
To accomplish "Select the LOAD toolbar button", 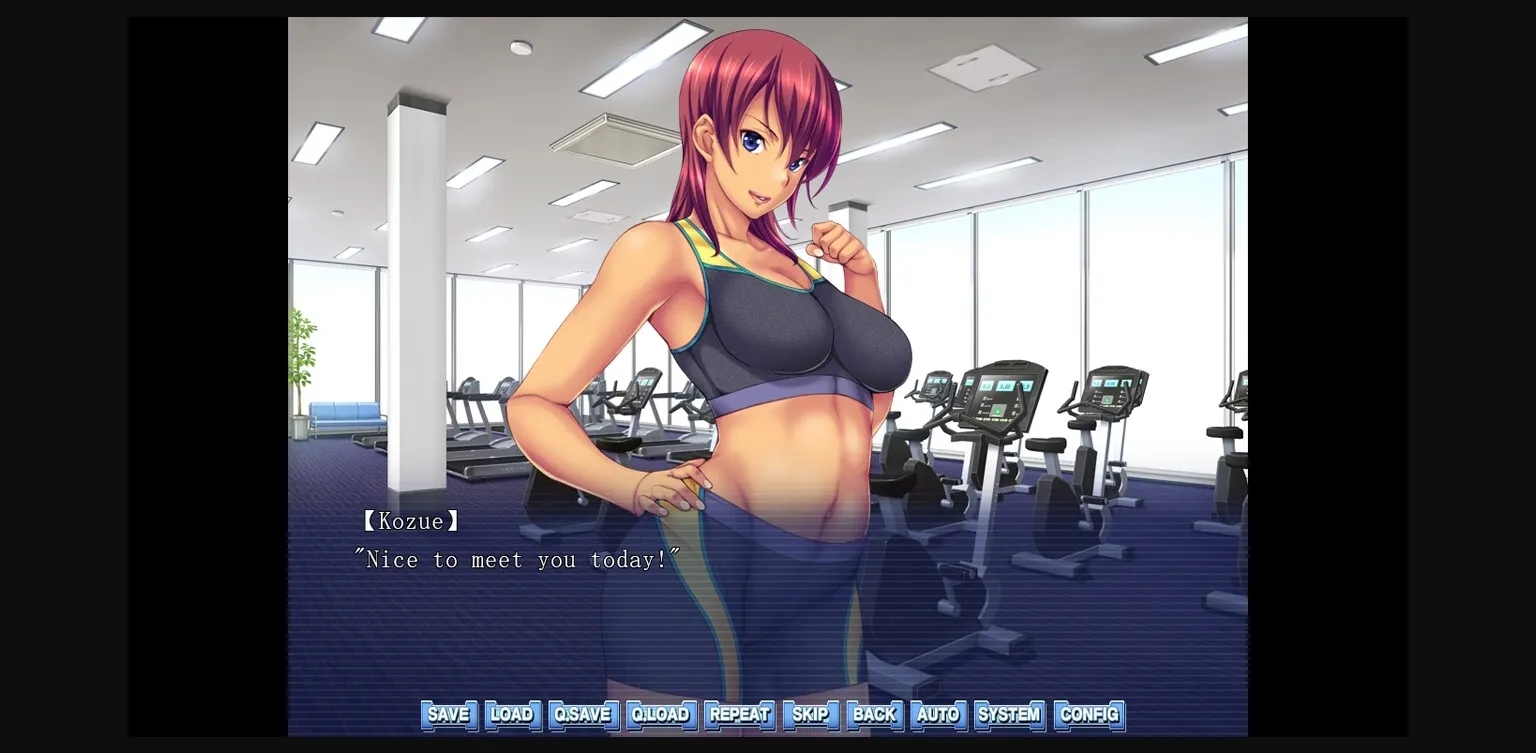I will (x=513, y=715).
